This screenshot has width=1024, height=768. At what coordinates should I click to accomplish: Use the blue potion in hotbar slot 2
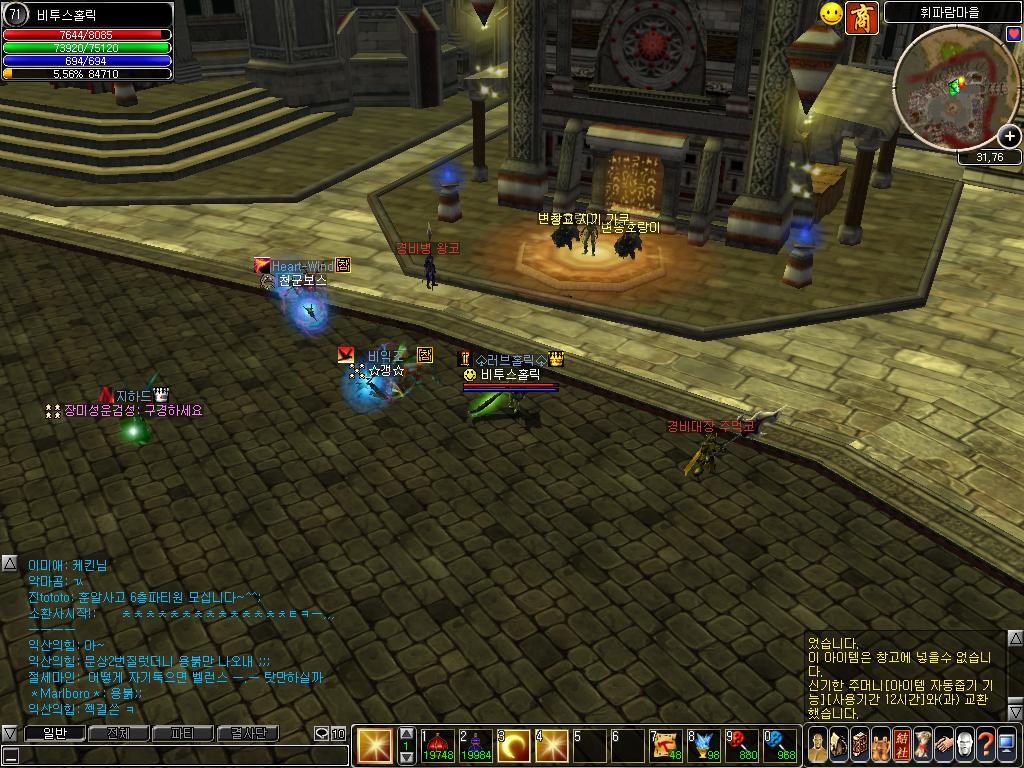tap(475, 745)
